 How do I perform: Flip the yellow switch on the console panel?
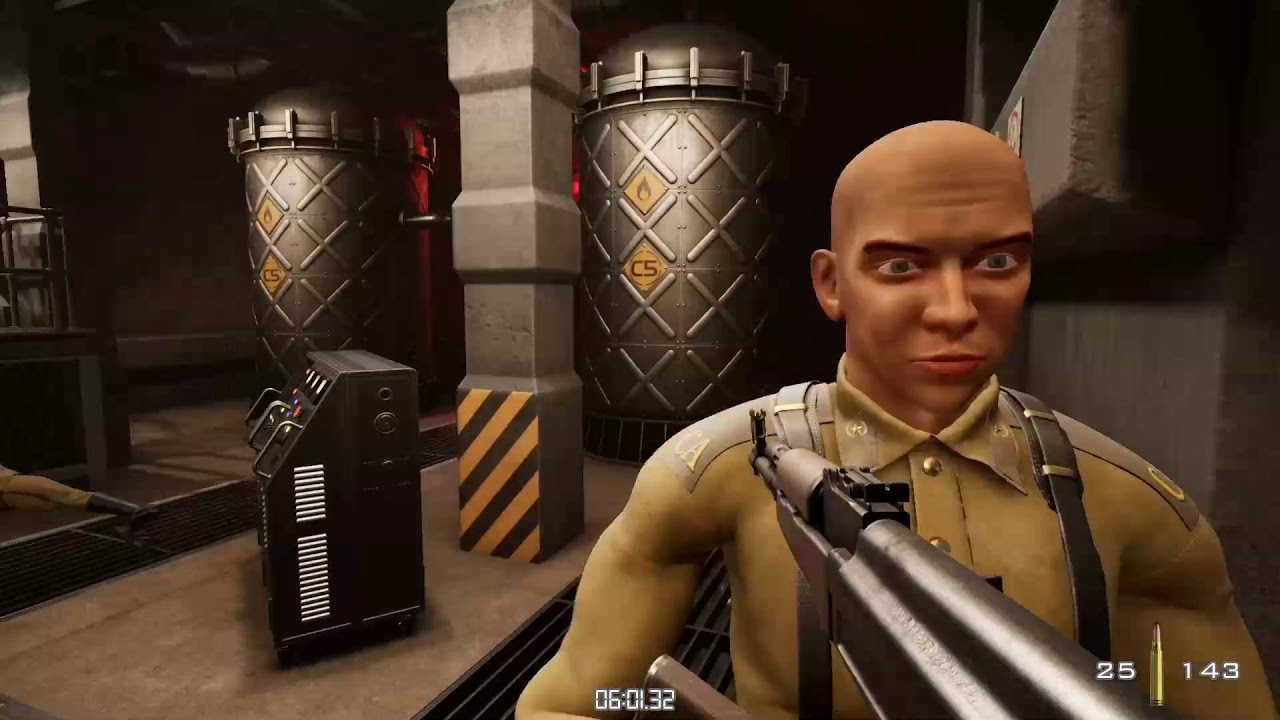click(282, 412)
